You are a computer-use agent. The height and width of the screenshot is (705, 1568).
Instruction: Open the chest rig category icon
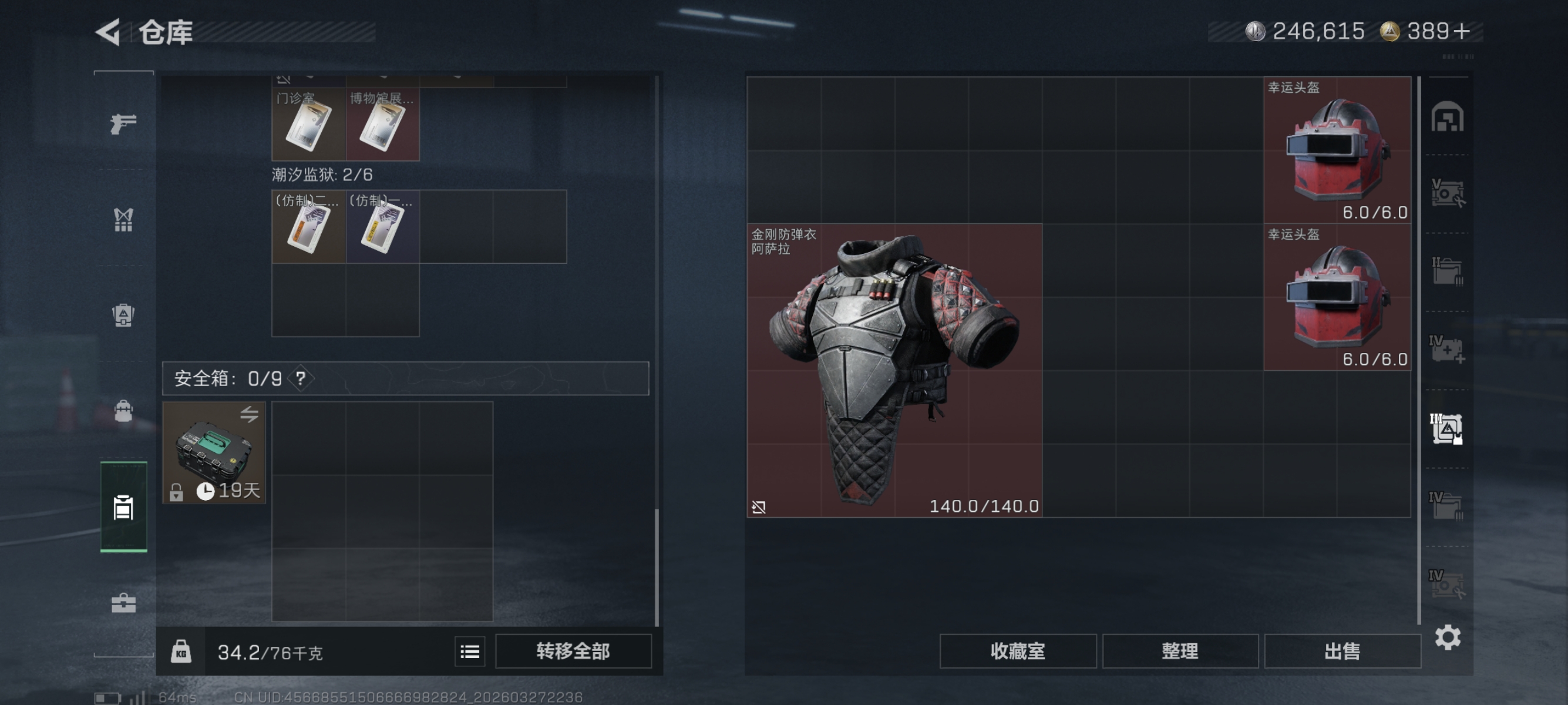tap(123, 219)
